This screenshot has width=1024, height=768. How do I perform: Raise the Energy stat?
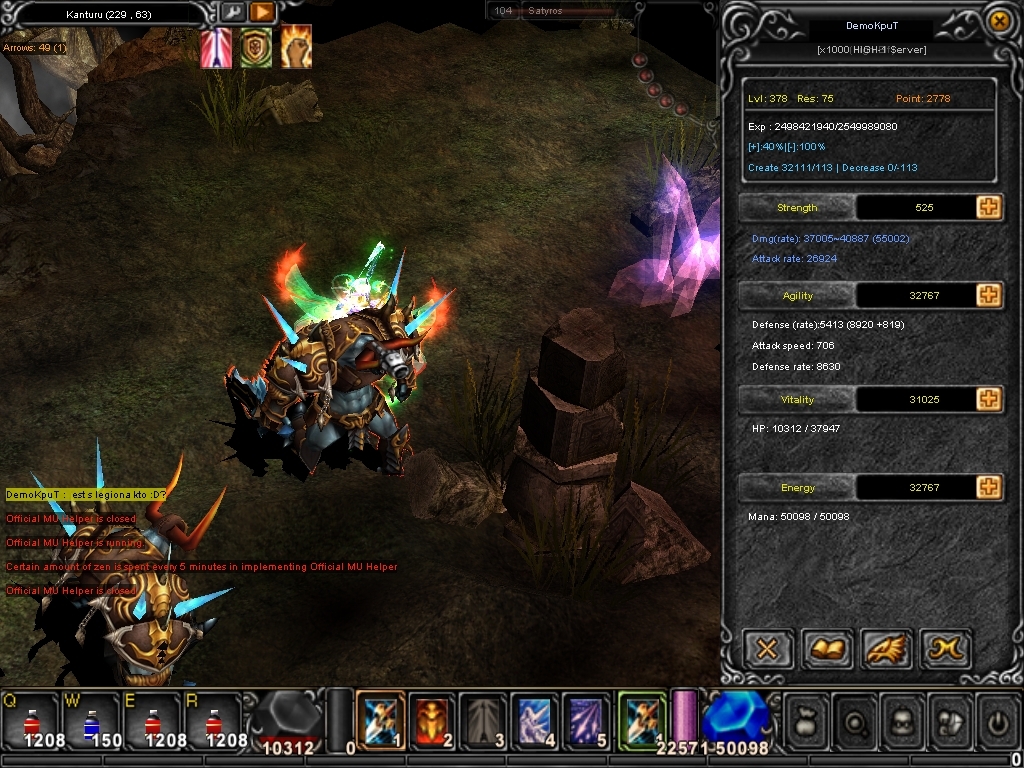click(989, 487)
